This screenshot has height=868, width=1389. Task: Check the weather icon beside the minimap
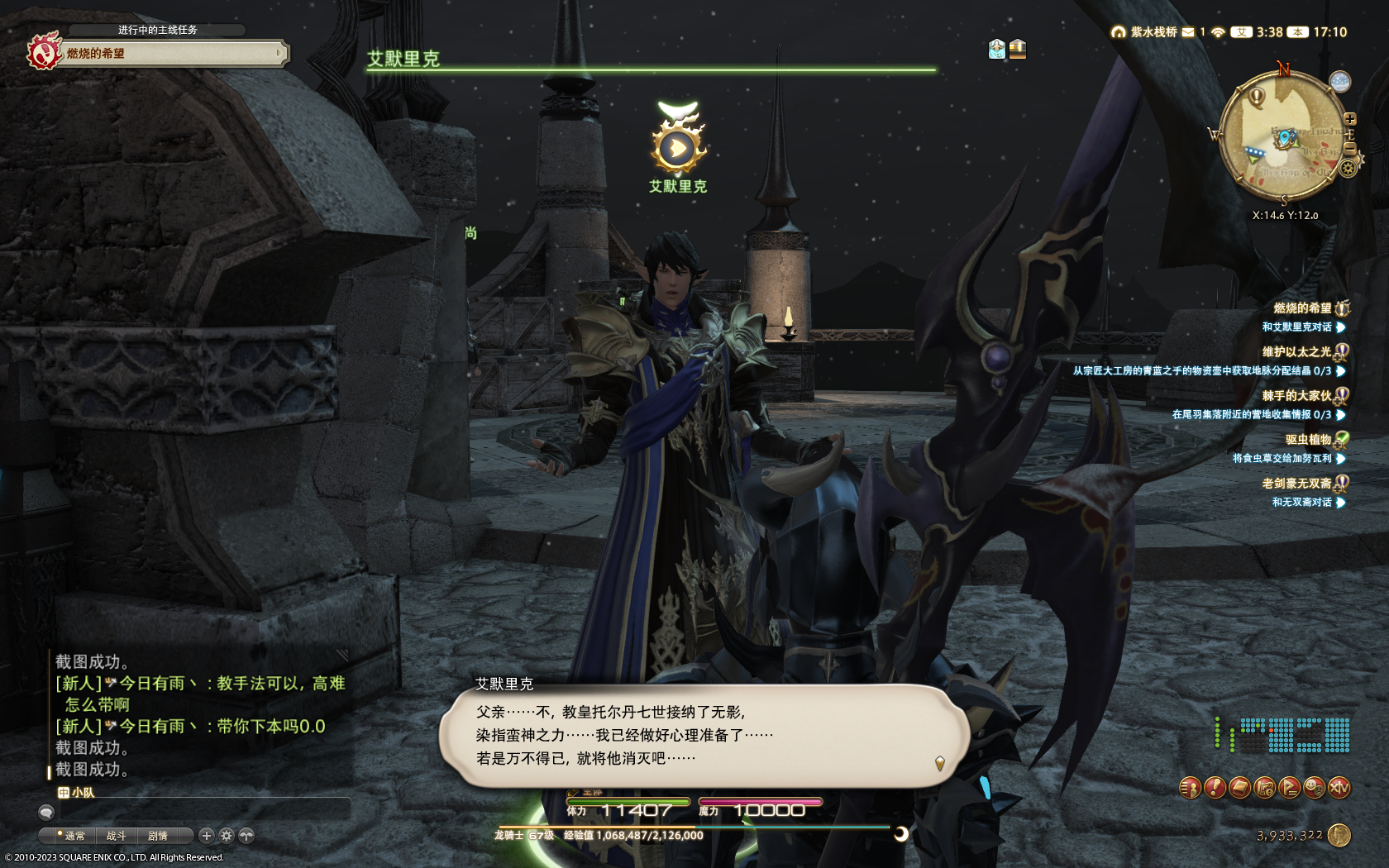[x=1339, y=81]
